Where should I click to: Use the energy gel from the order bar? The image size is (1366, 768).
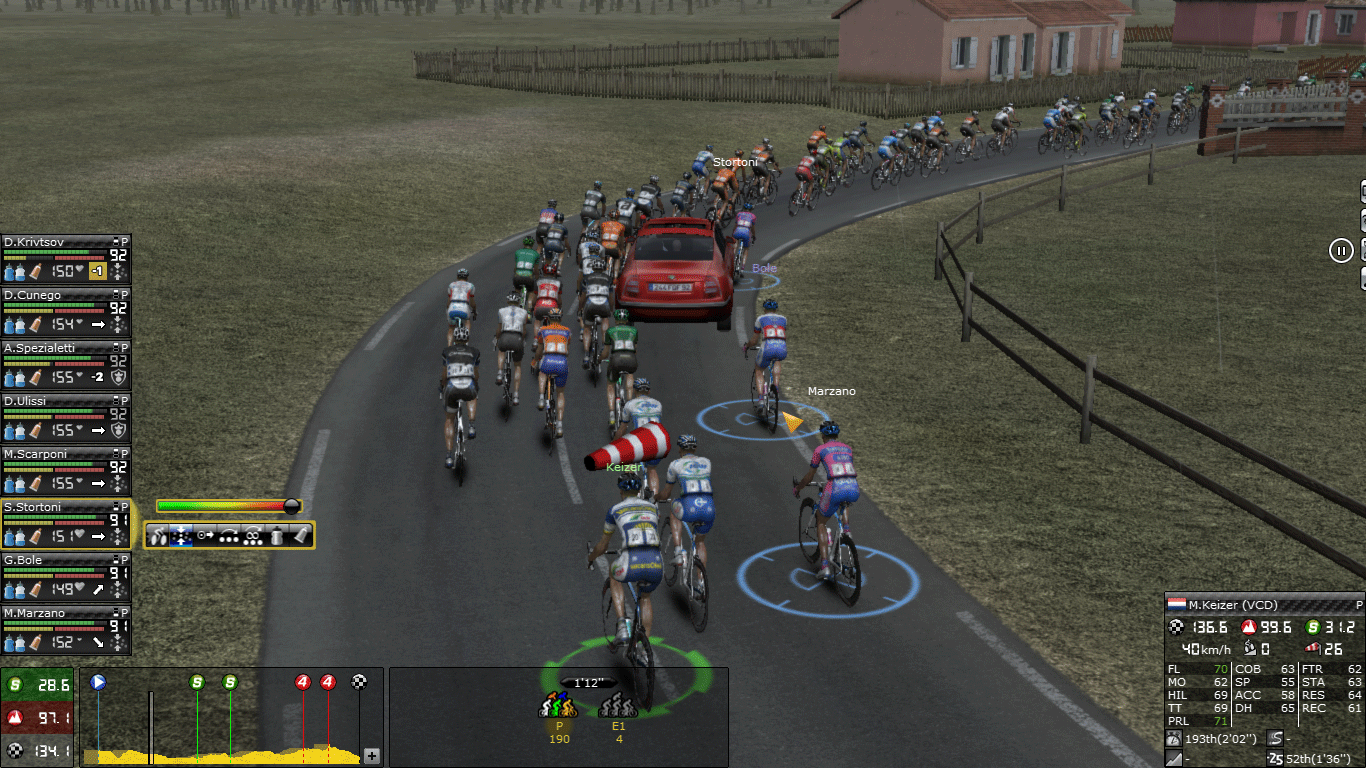pos(301,536)
